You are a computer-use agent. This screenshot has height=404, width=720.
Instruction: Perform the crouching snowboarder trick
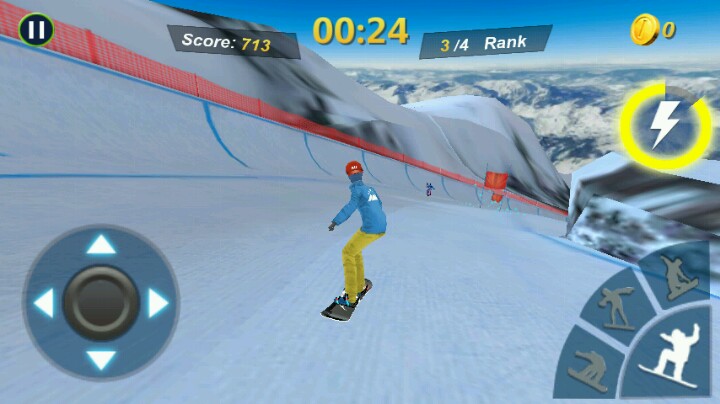click(x=588, y=373)
